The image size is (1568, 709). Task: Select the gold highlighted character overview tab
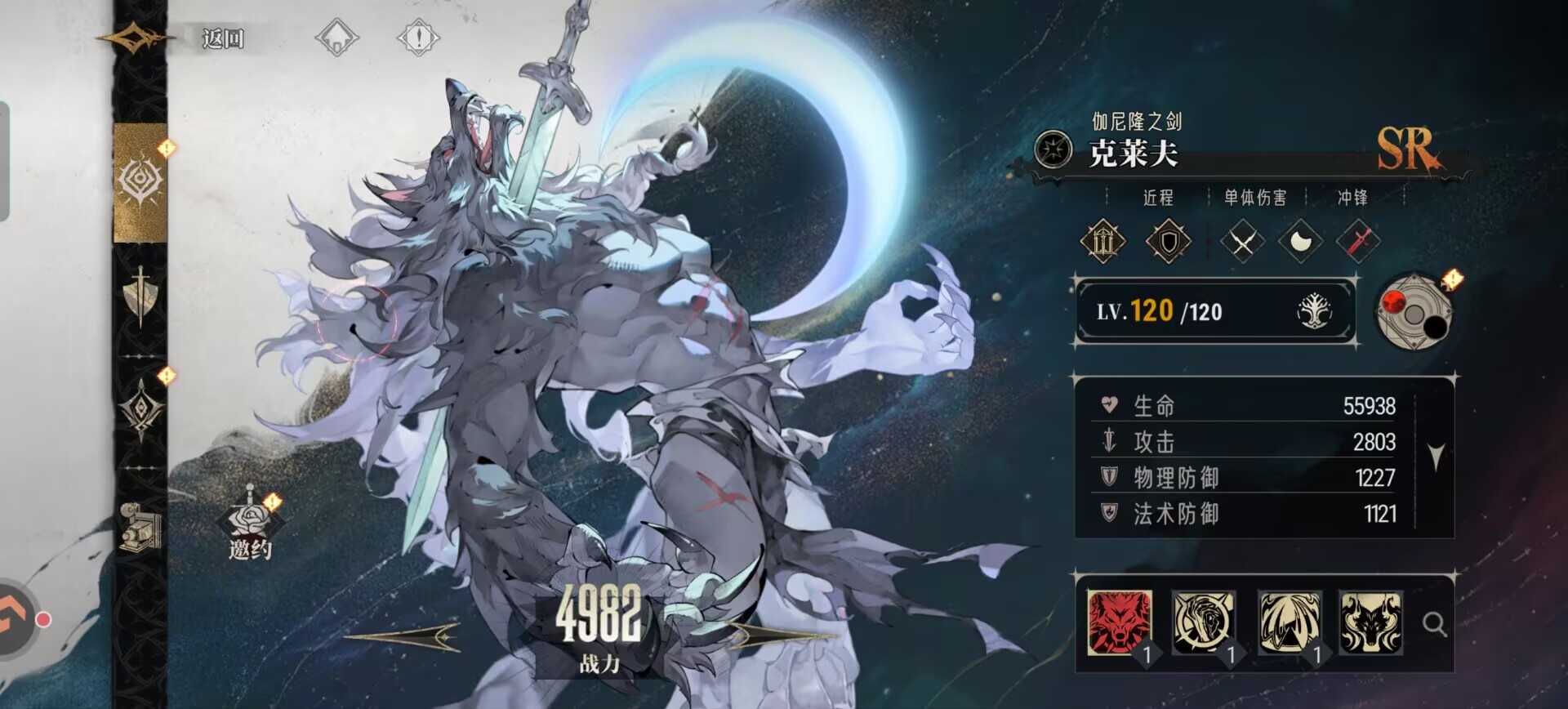click(140, 181)
